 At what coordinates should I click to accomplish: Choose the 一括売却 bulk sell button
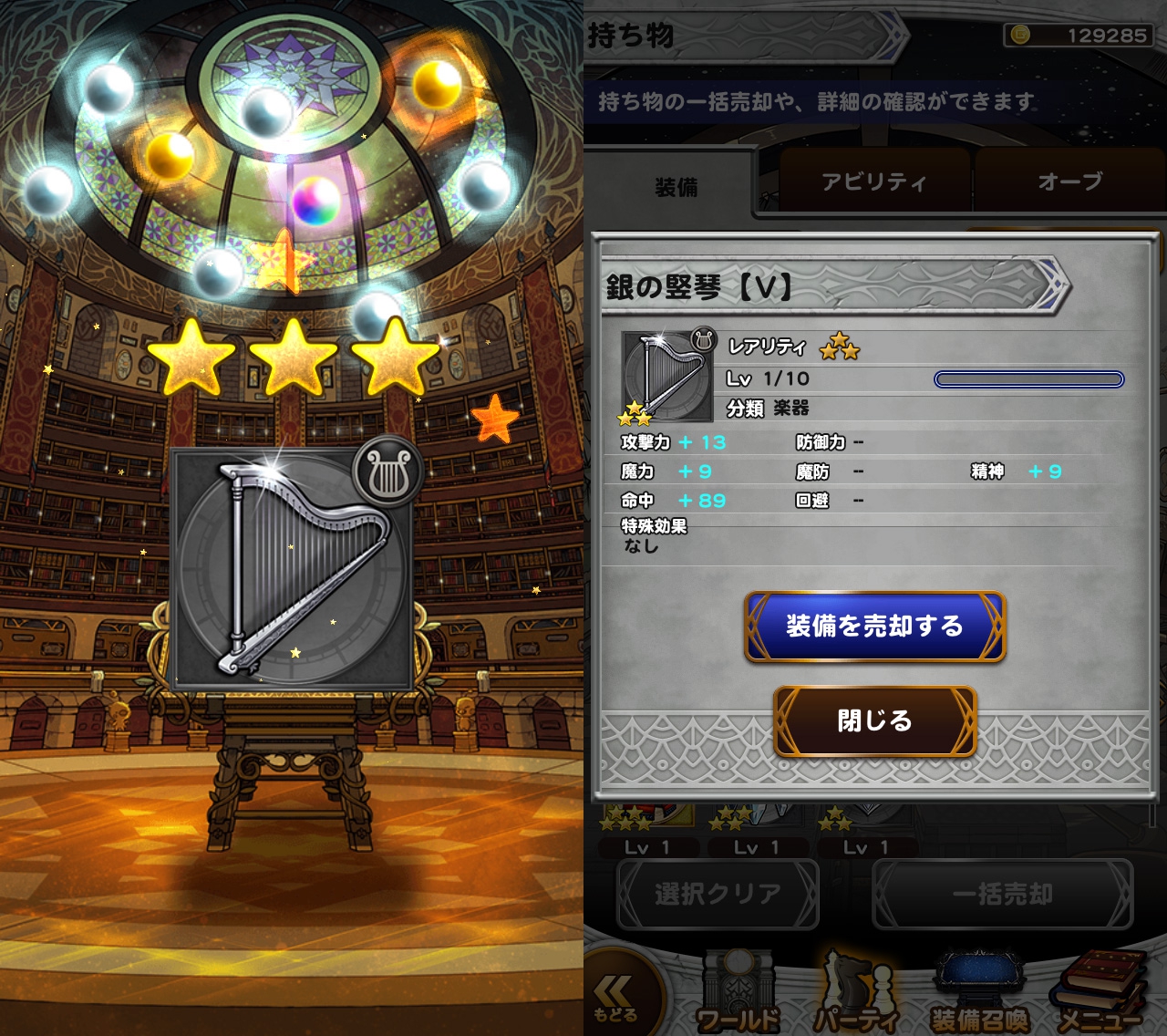click(1002, 895)
